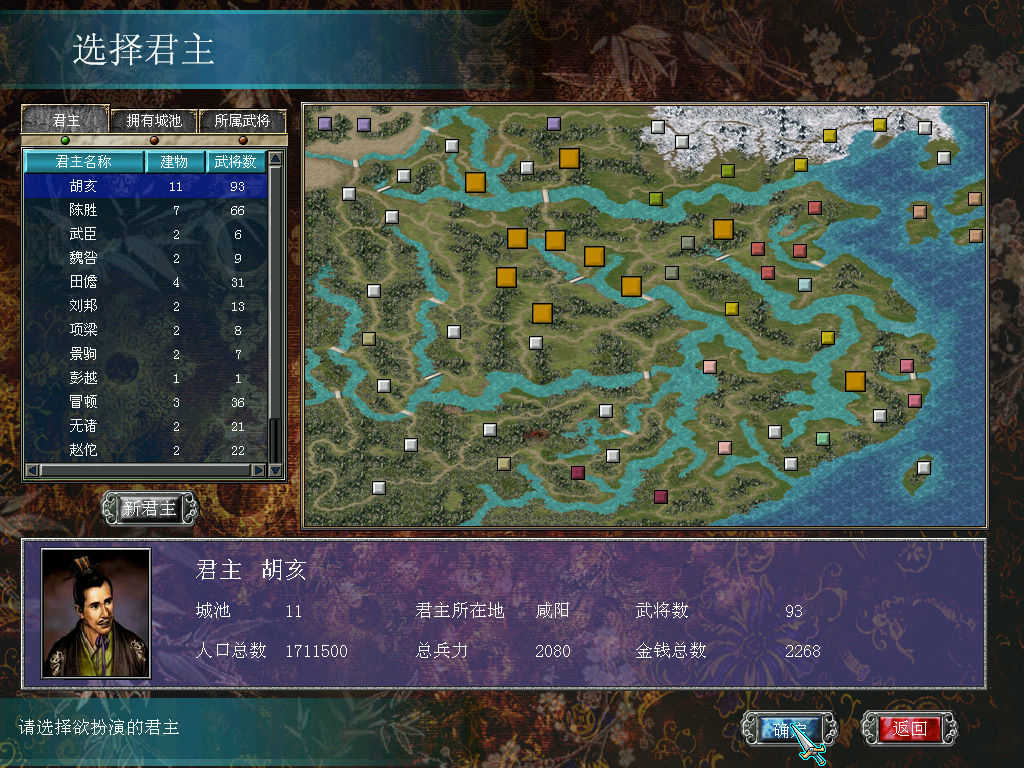Confirm selection with the 确定 button

(x=783, y=728)
